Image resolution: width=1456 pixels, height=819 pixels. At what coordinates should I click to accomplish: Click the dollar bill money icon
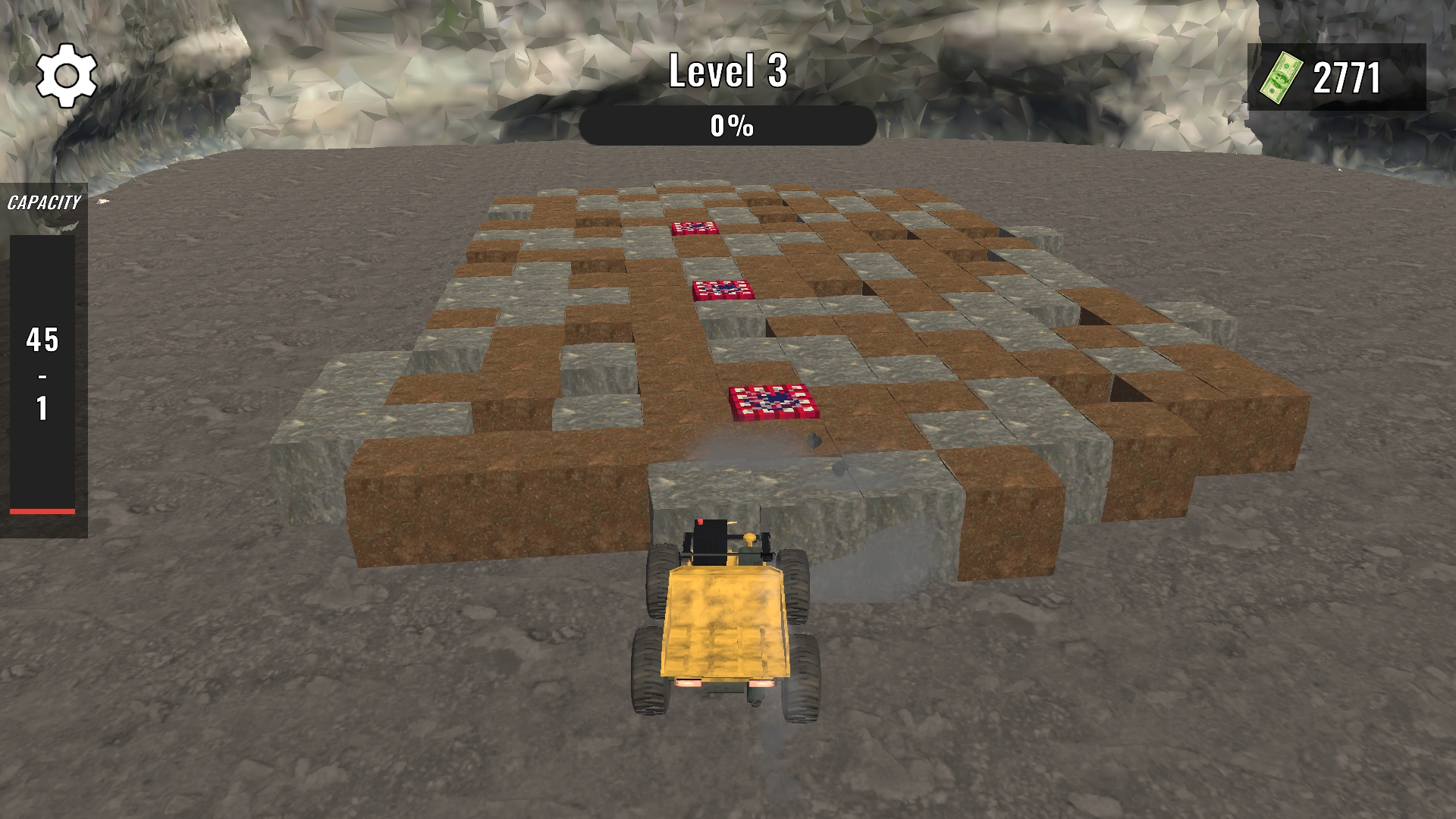coord(1282,76)
